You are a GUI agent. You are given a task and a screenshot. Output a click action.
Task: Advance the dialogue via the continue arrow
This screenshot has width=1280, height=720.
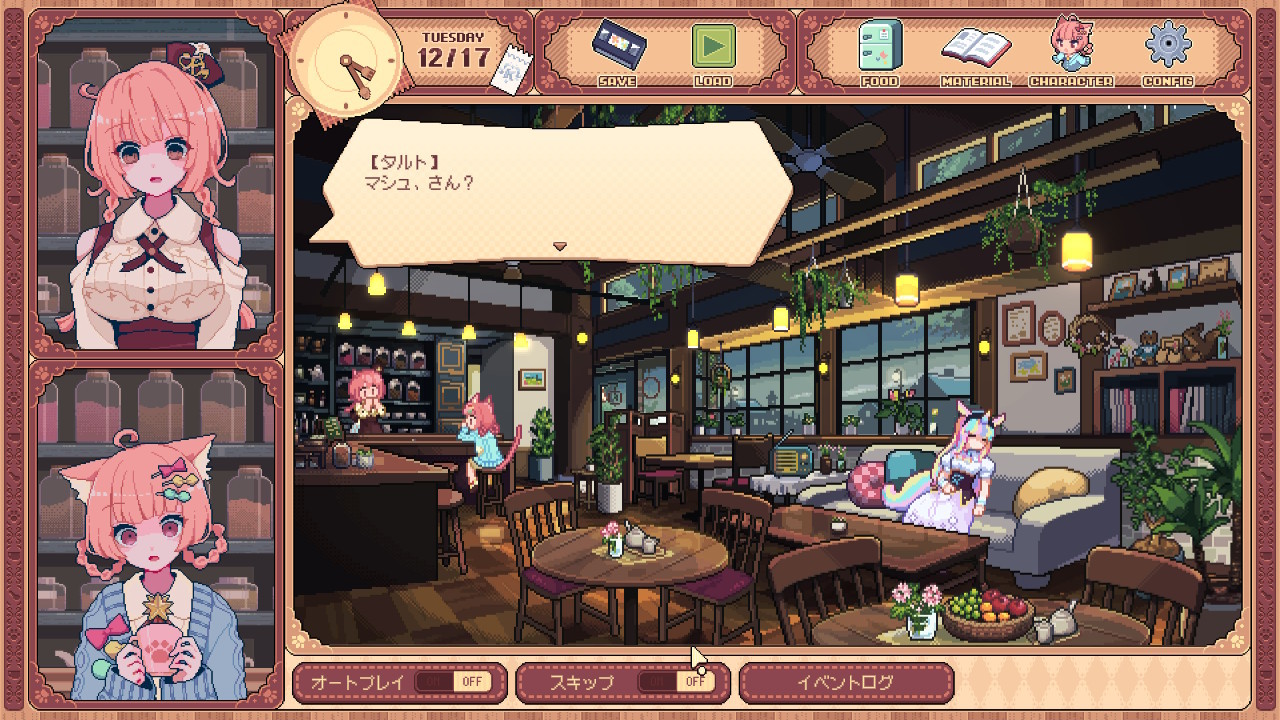click(x=560, y=246)
